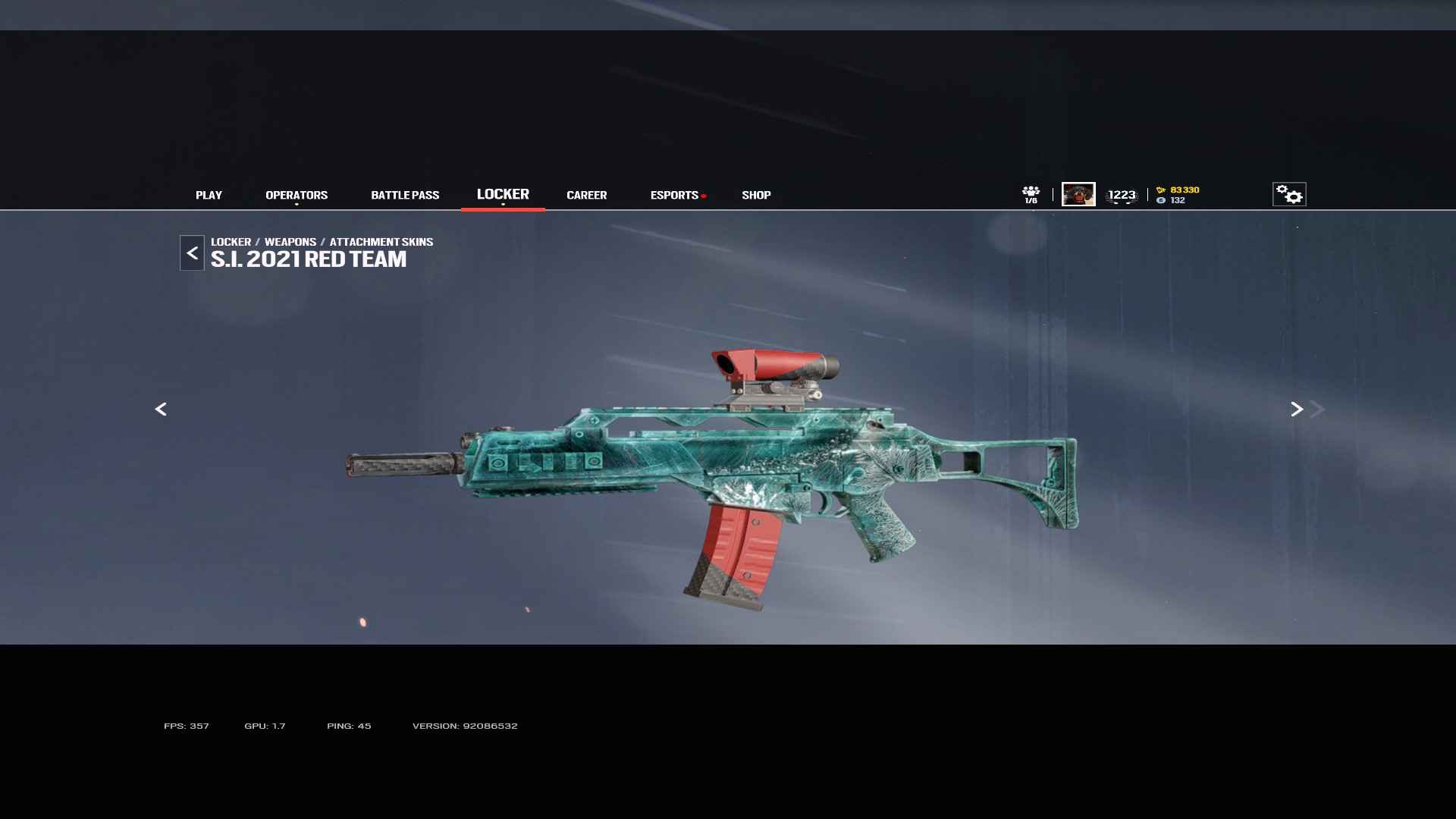
Task: Click the player profile avatar
Action: tap(1078, 194)
